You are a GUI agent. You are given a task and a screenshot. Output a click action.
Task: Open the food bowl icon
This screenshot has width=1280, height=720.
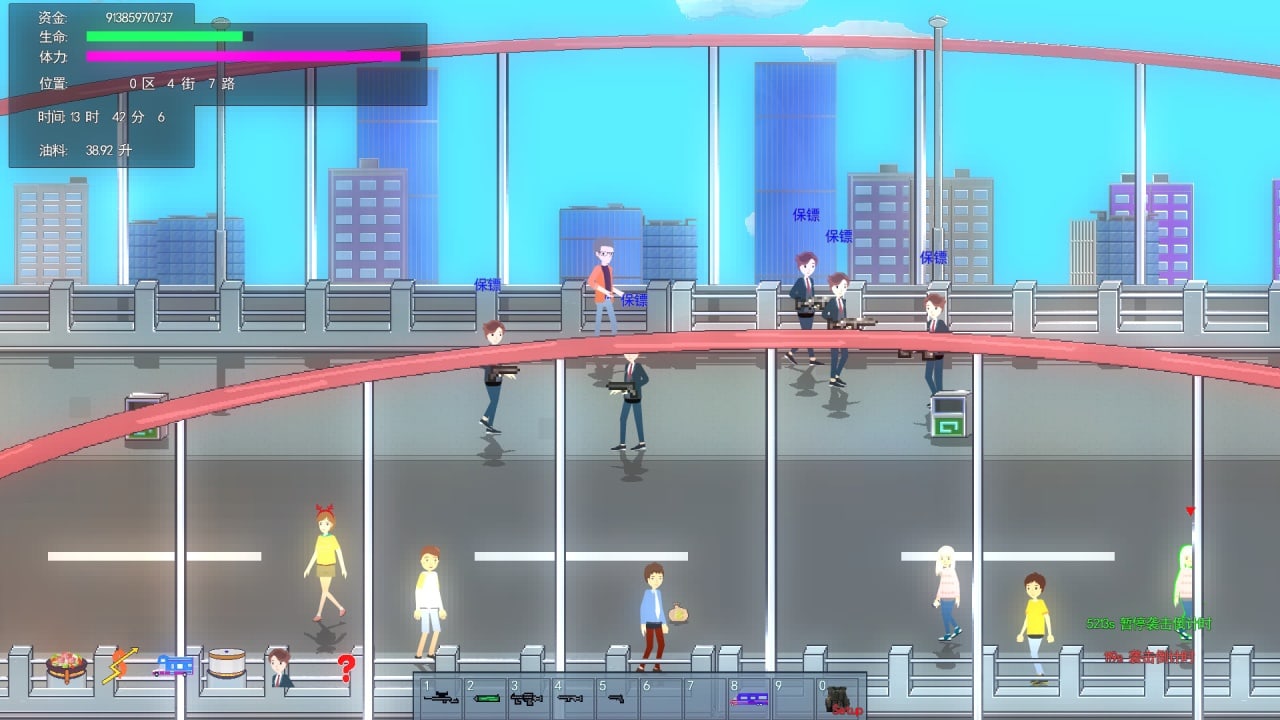pyautogui.click(x=66, y=666)
